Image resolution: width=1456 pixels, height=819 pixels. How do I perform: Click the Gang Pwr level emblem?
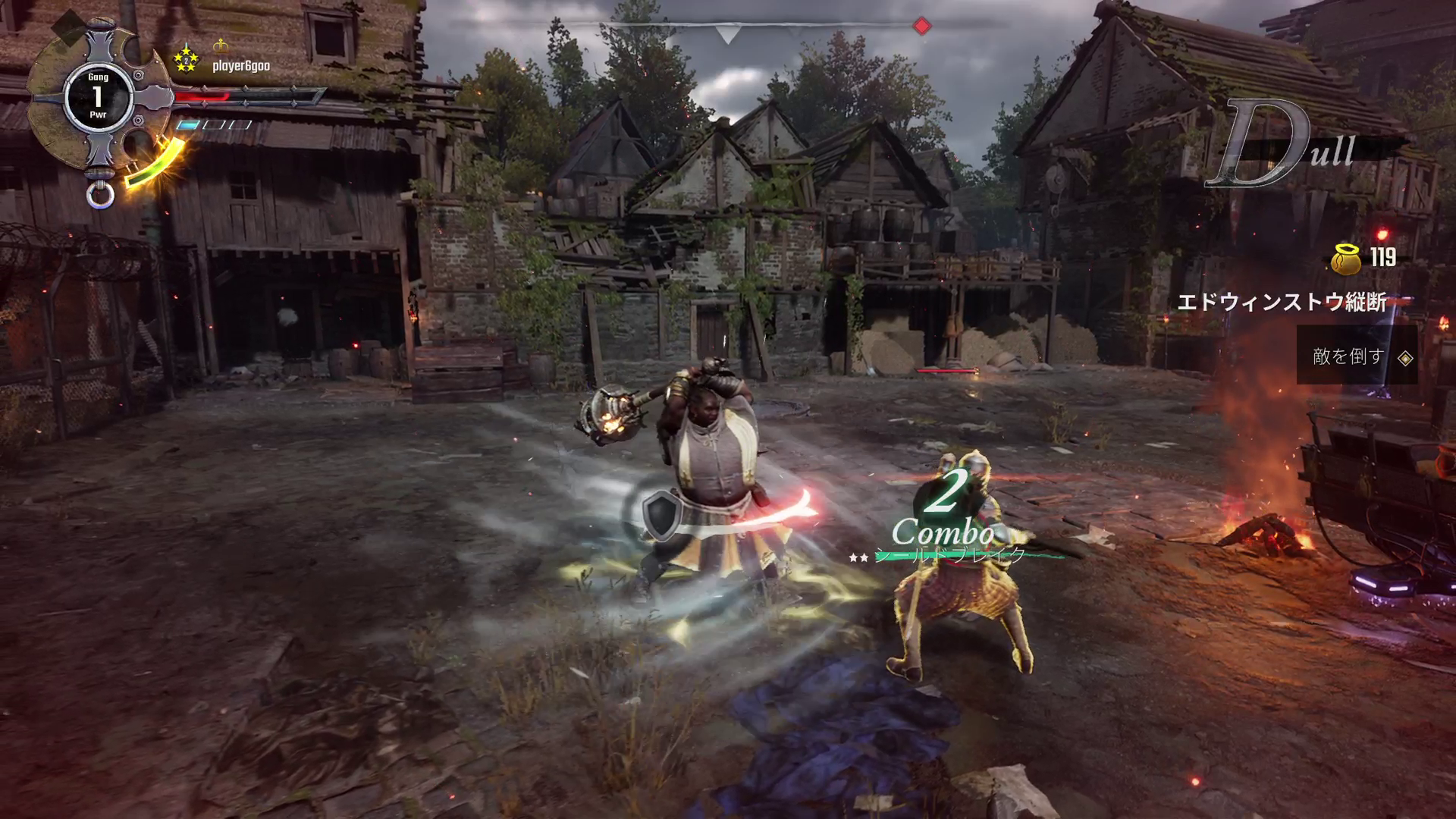[98, 96]
